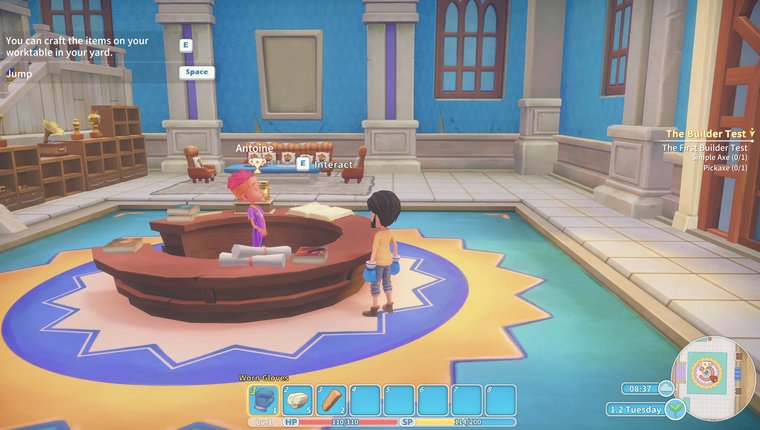Click the cloud weather icon
Viewport: 760px width, 430px height.
point(668,388)
